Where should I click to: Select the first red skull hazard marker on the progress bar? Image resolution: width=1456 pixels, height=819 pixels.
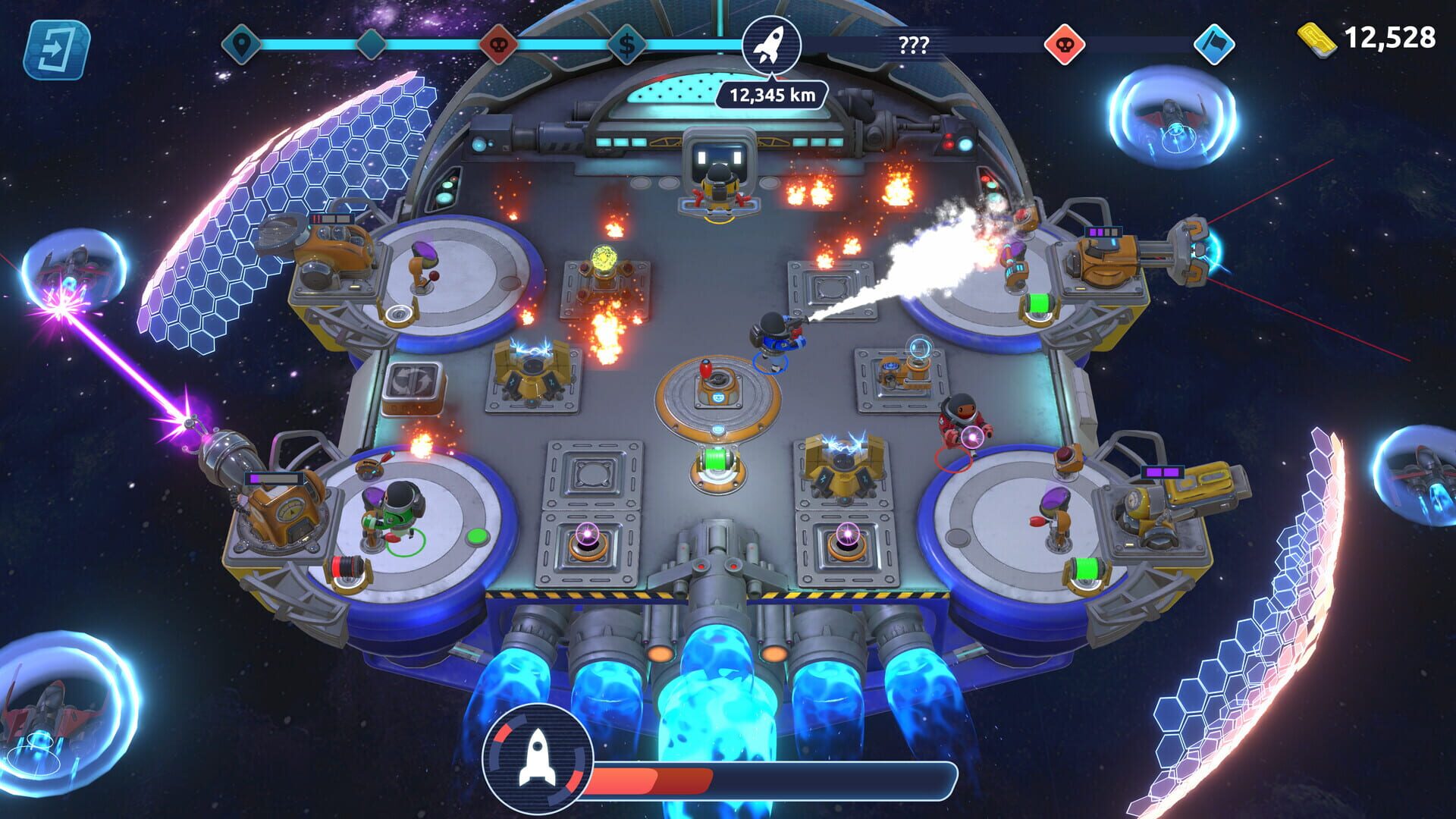pyautogui.click(x=500, y=45)
